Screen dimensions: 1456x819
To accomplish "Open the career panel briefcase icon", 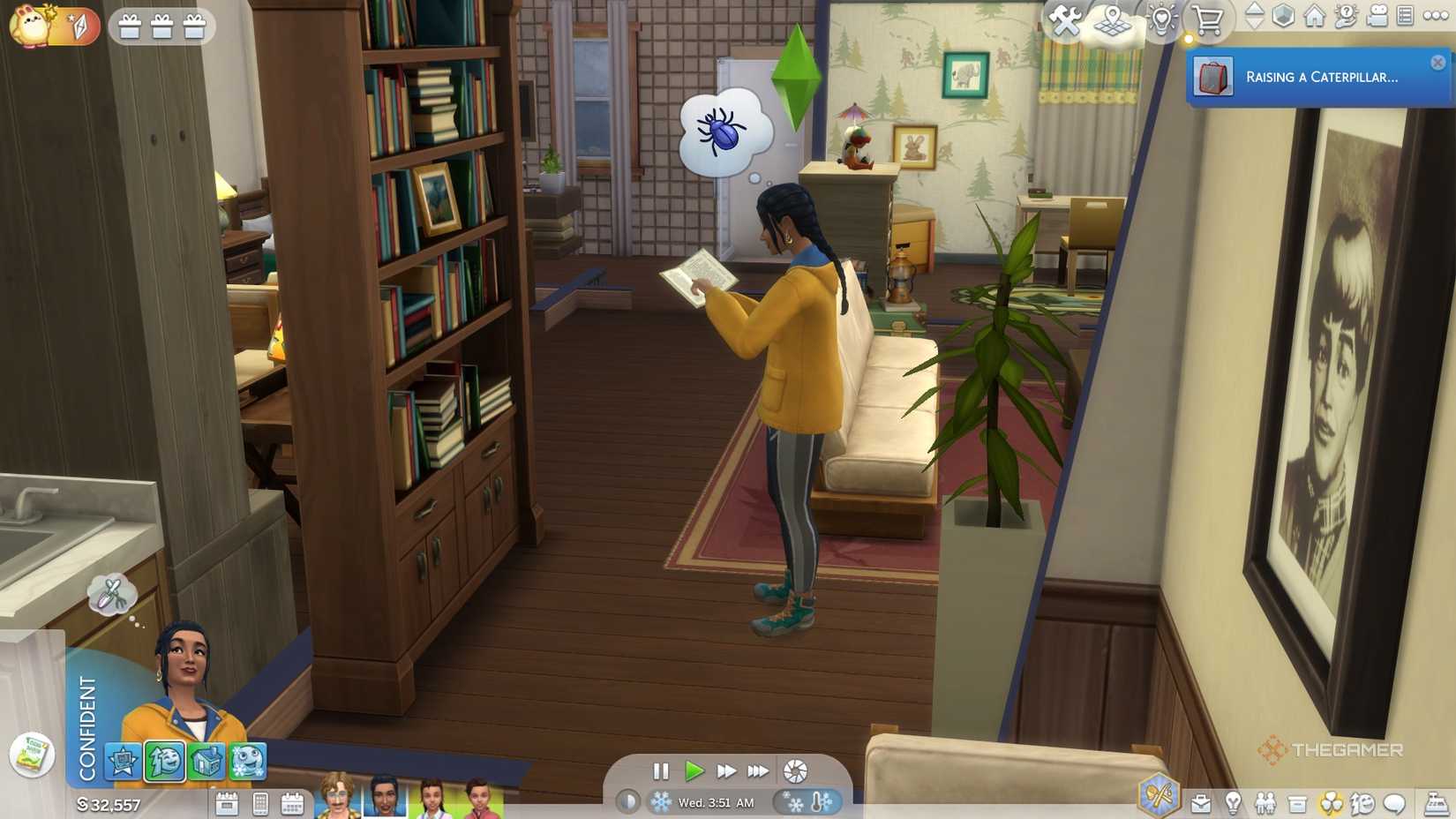I will (1201, 800).
